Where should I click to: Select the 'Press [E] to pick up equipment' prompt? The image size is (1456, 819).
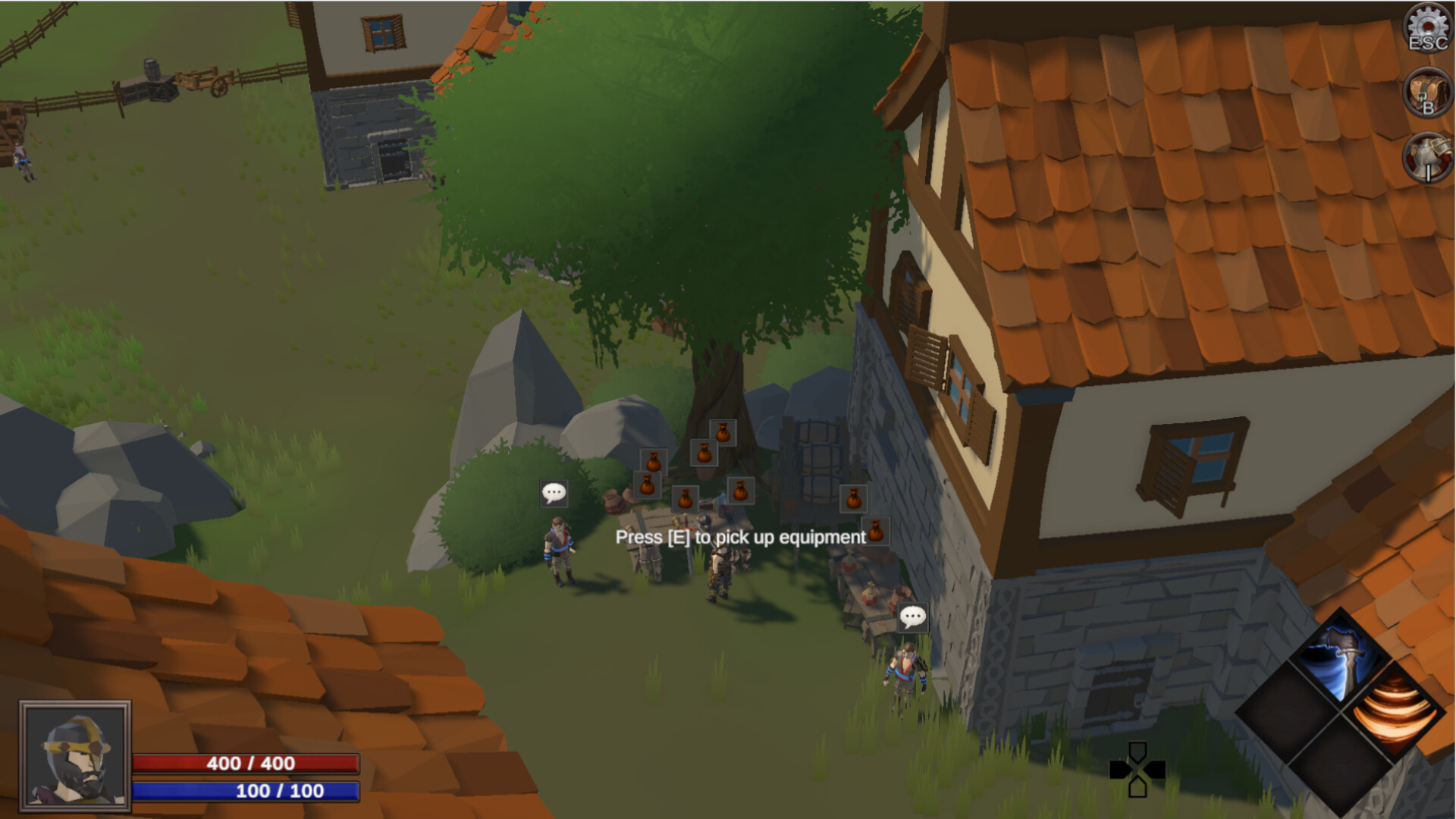tap(740, 538)
